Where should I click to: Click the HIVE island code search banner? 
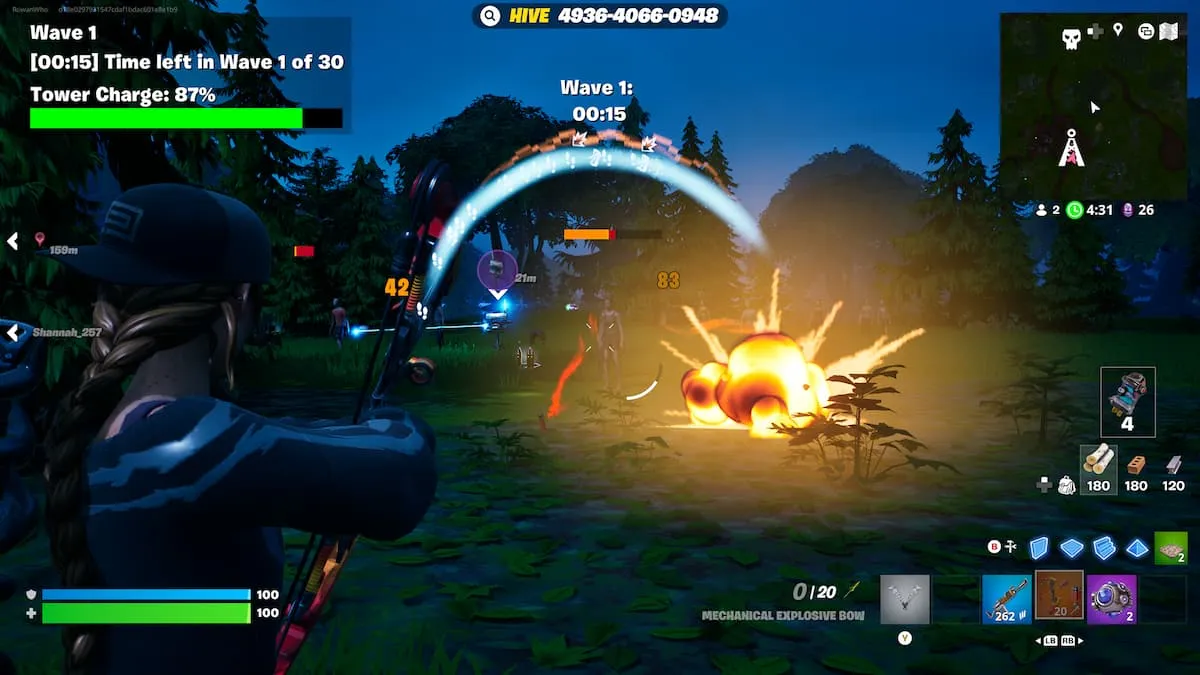[x=599, y=16]
